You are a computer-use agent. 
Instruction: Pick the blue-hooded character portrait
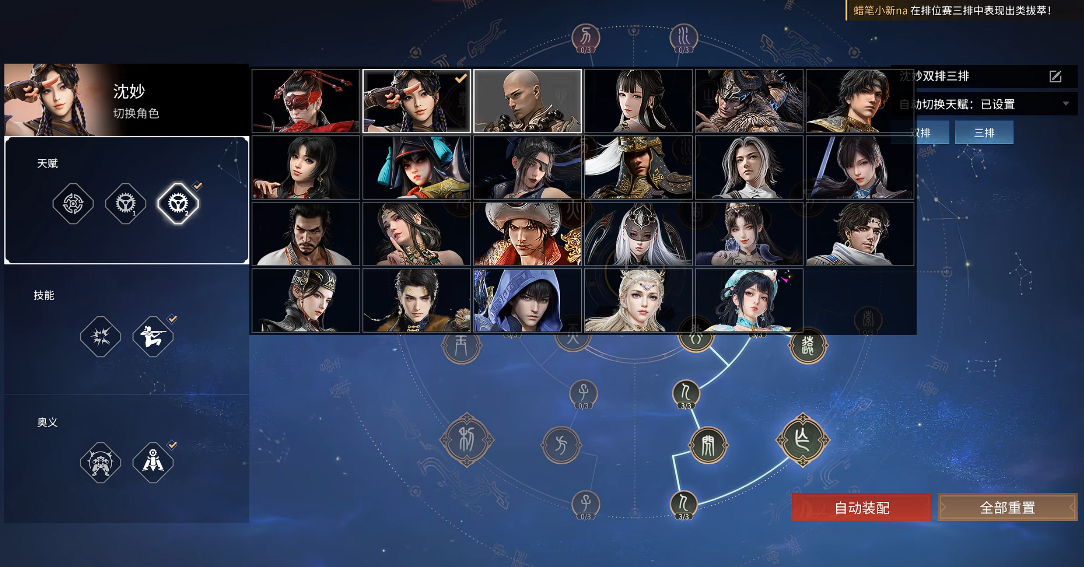527,300
